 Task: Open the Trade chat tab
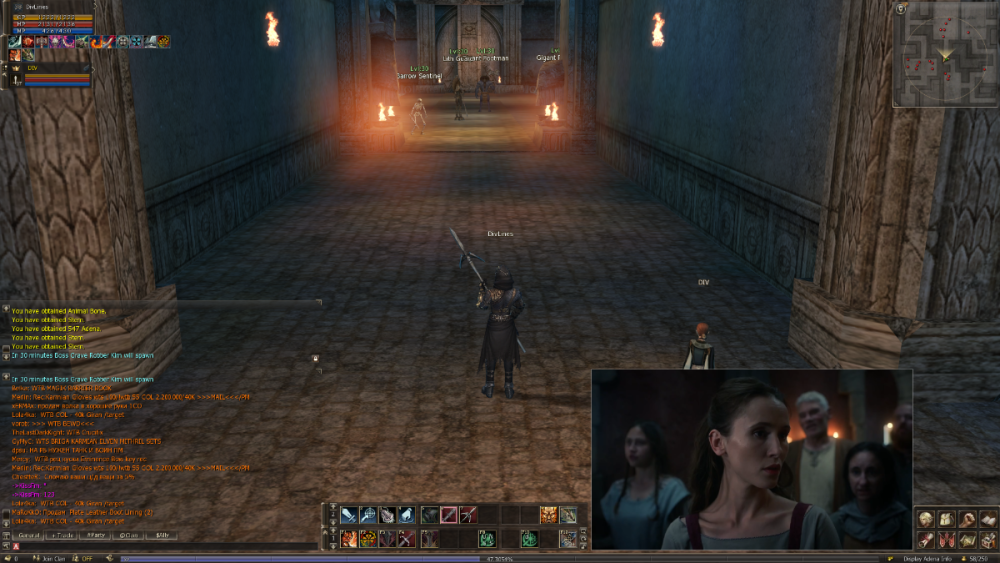62,536
